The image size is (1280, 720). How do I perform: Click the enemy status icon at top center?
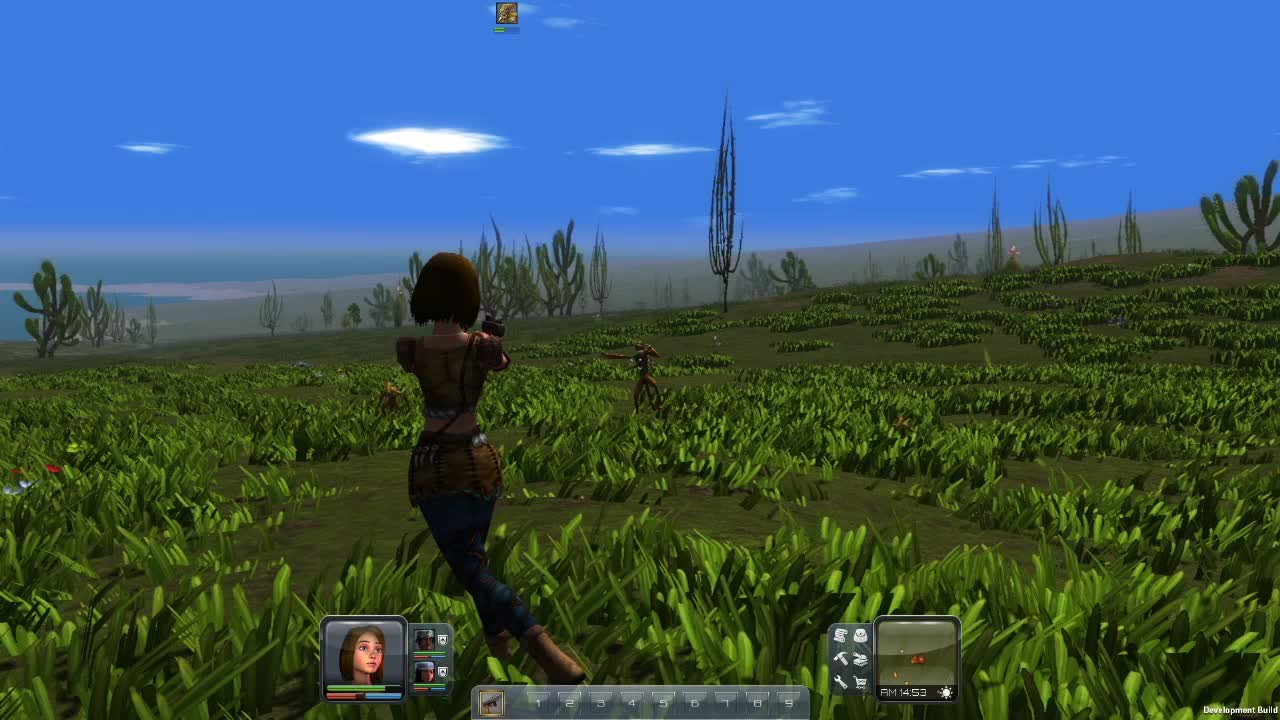(505, 12)
